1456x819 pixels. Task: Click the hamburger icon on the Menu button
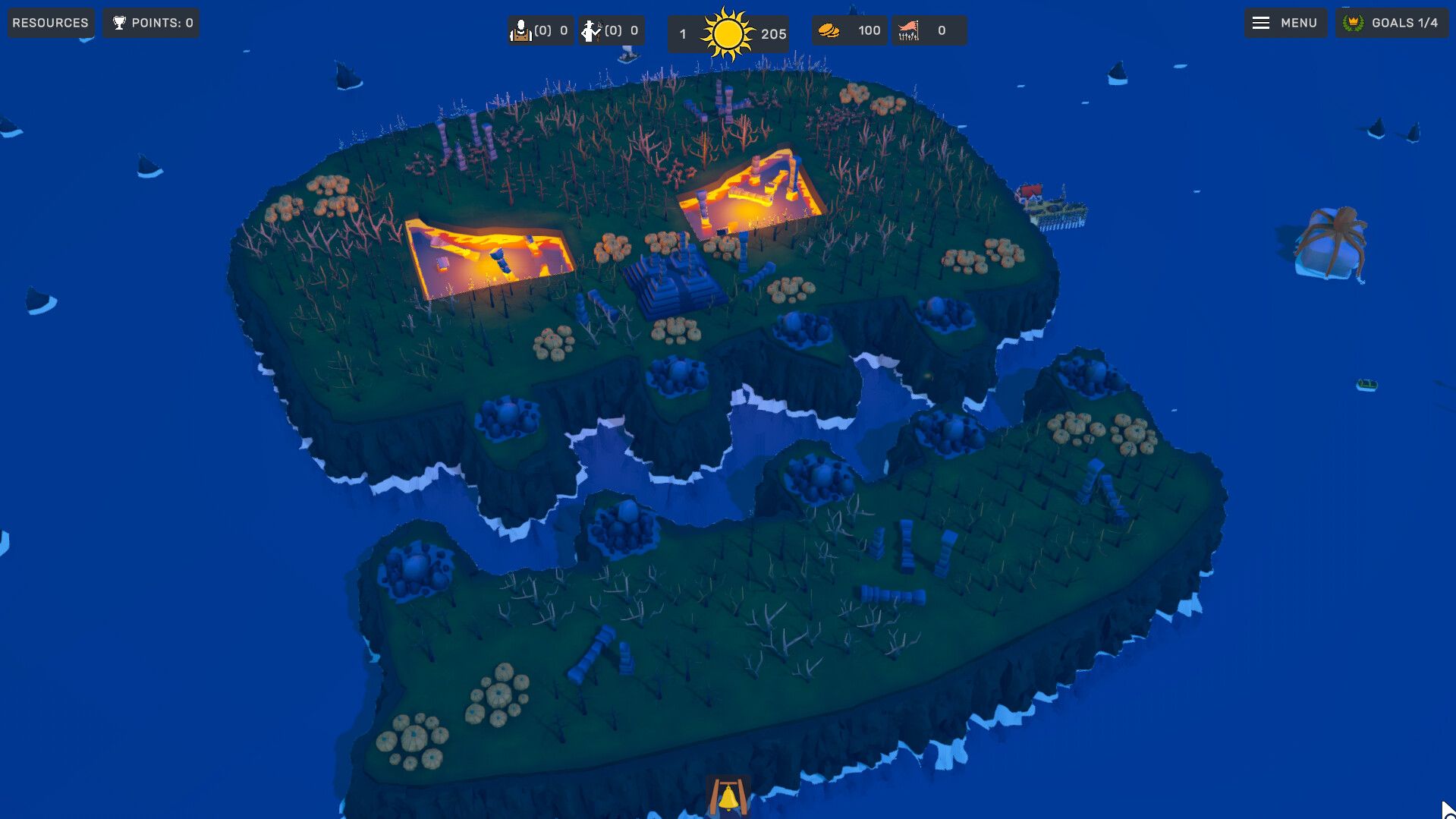tap(1261, 22)
